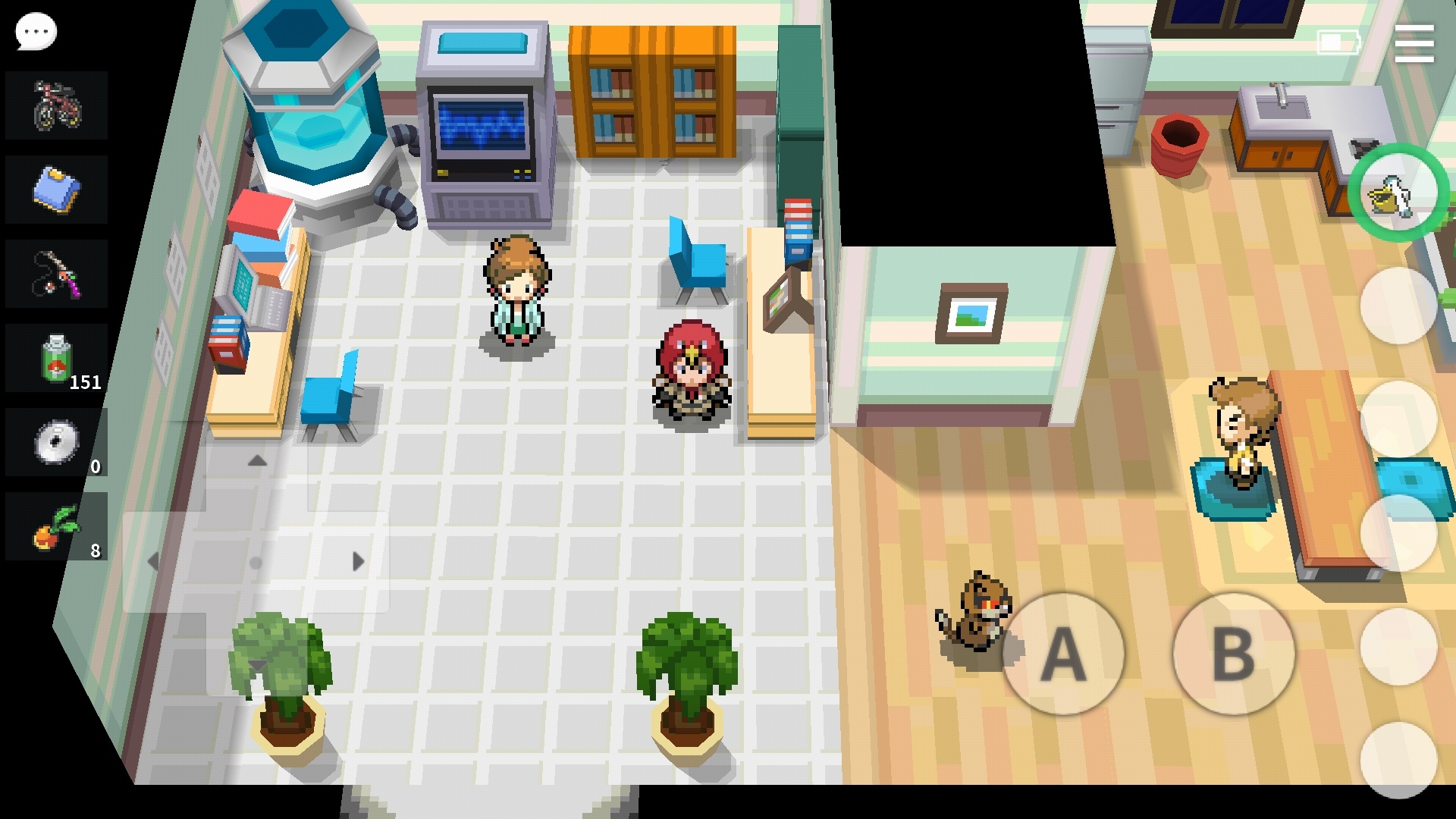This screenshot has width=1456, height=819.
Task: Tap the d-pad up arrow
Action: (x=257, y=461)
